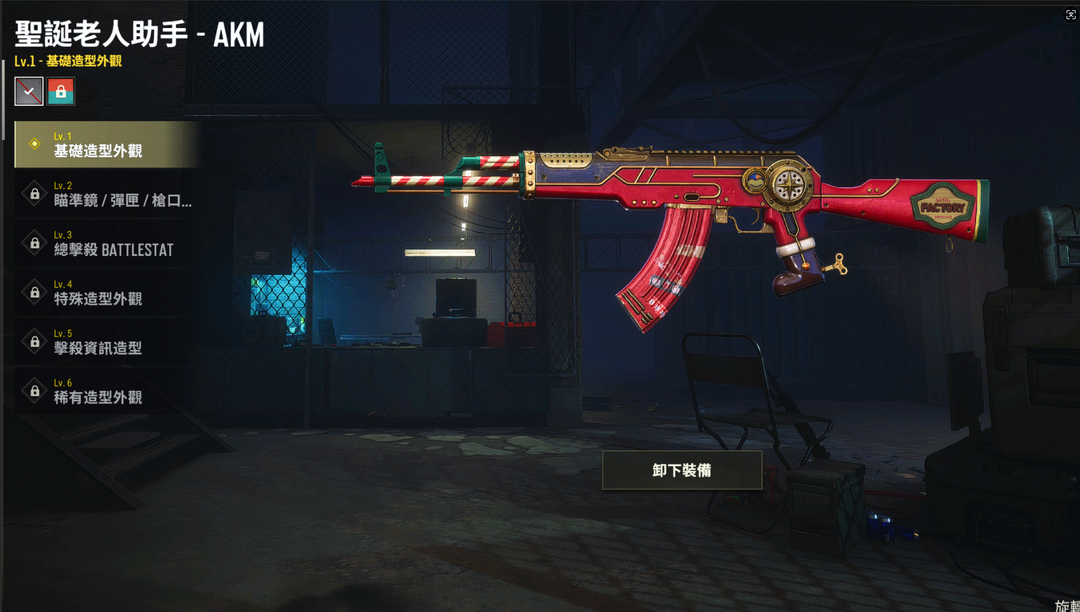Choose the Lv.6 稀有造型外觀 entry
The height and width of the screenshot is (612, 1080).
(x=105, y=391)
